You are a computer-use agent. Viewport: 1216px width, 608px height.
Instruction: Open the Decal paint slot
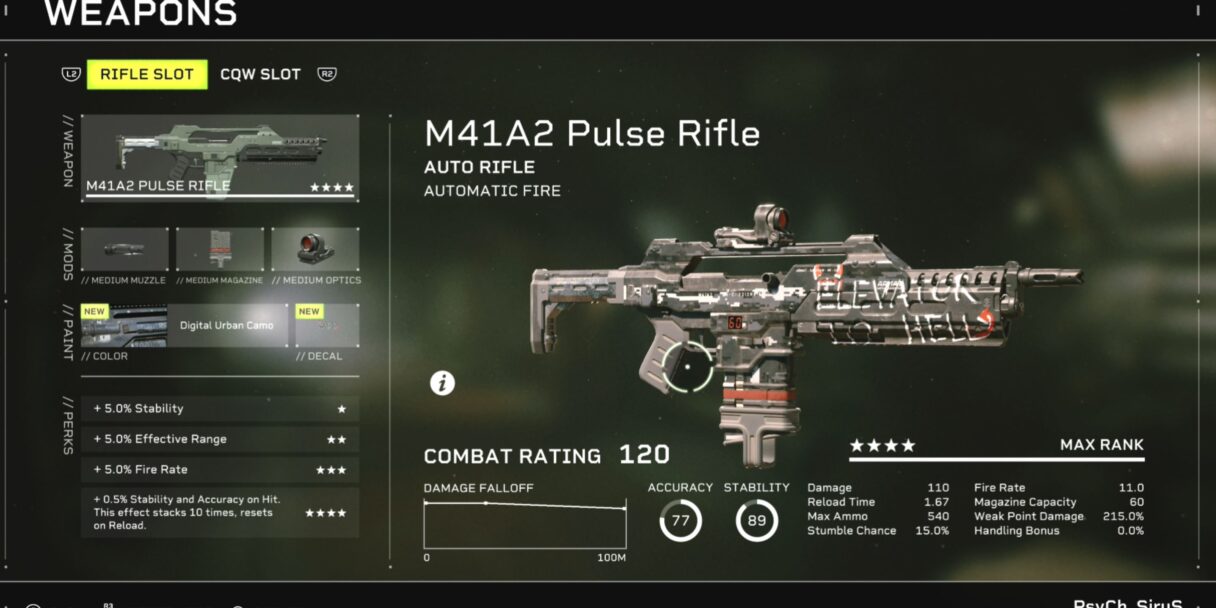coord(326,326)
